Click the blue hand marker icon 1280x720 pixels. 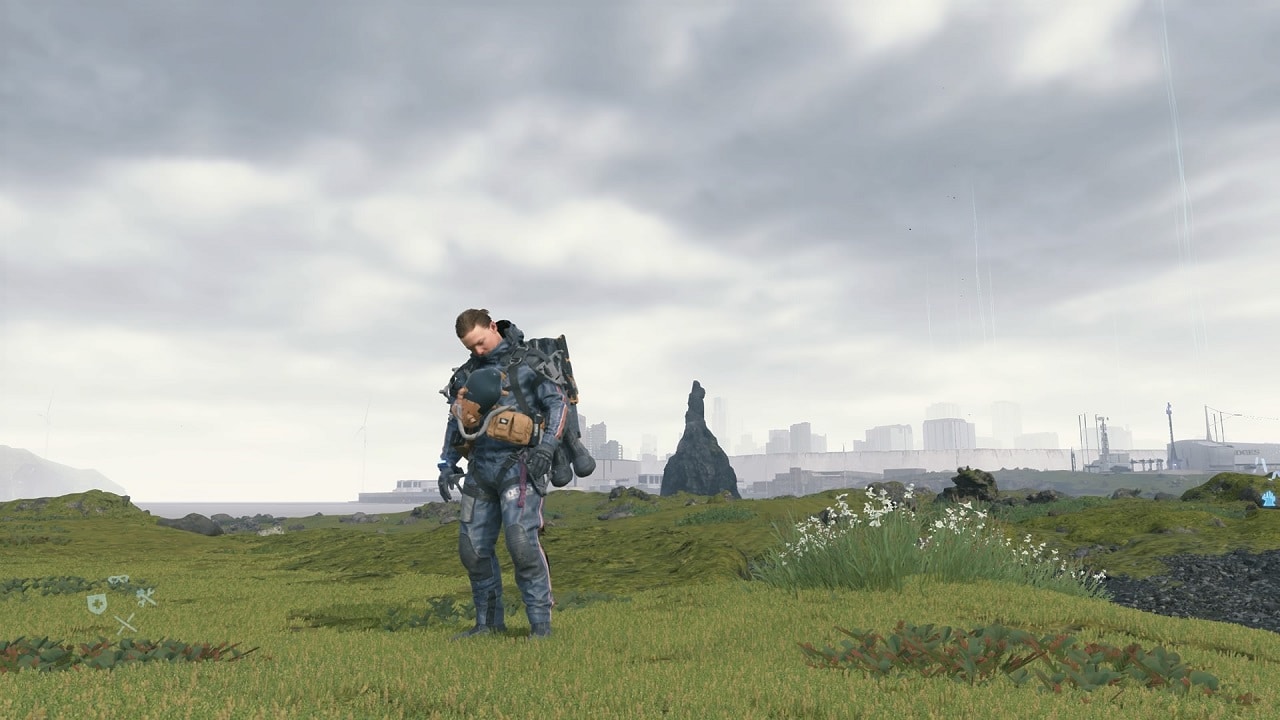click(1269, 497)
